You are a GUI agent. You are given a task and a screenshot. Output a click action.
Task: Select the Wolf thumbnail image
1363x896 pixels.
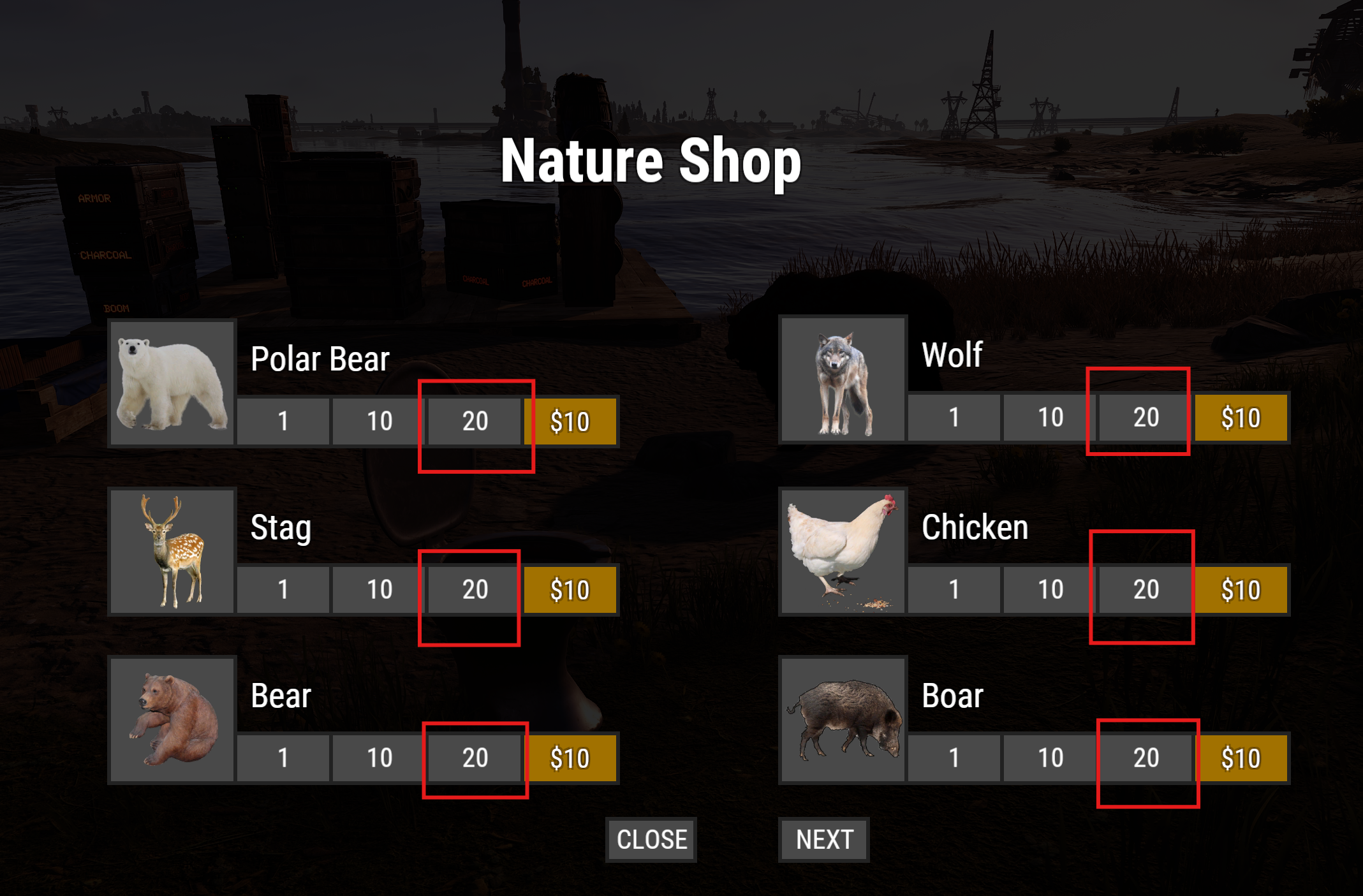[843, 379]
